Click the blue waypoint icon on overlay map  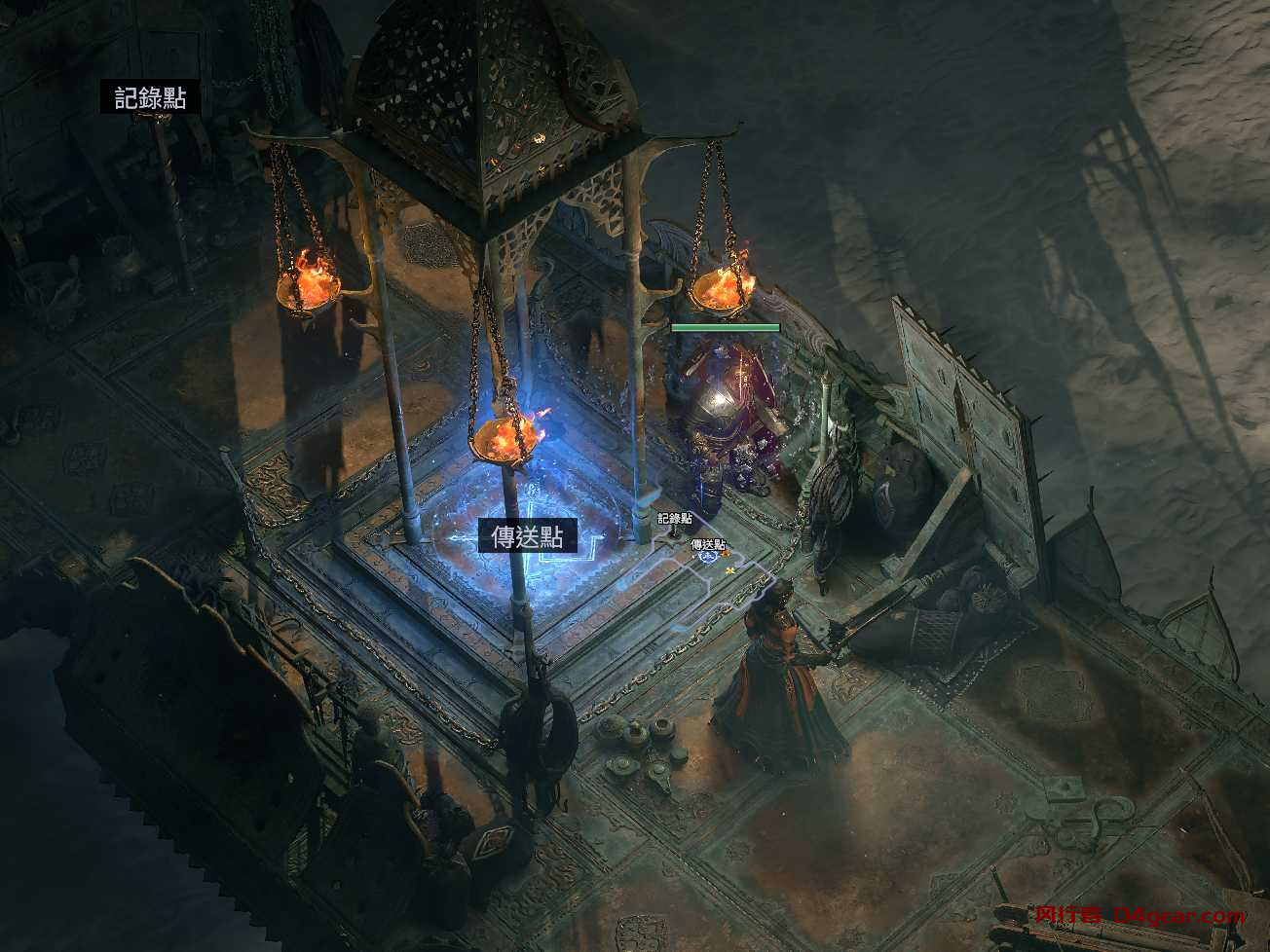pos(708,557)
